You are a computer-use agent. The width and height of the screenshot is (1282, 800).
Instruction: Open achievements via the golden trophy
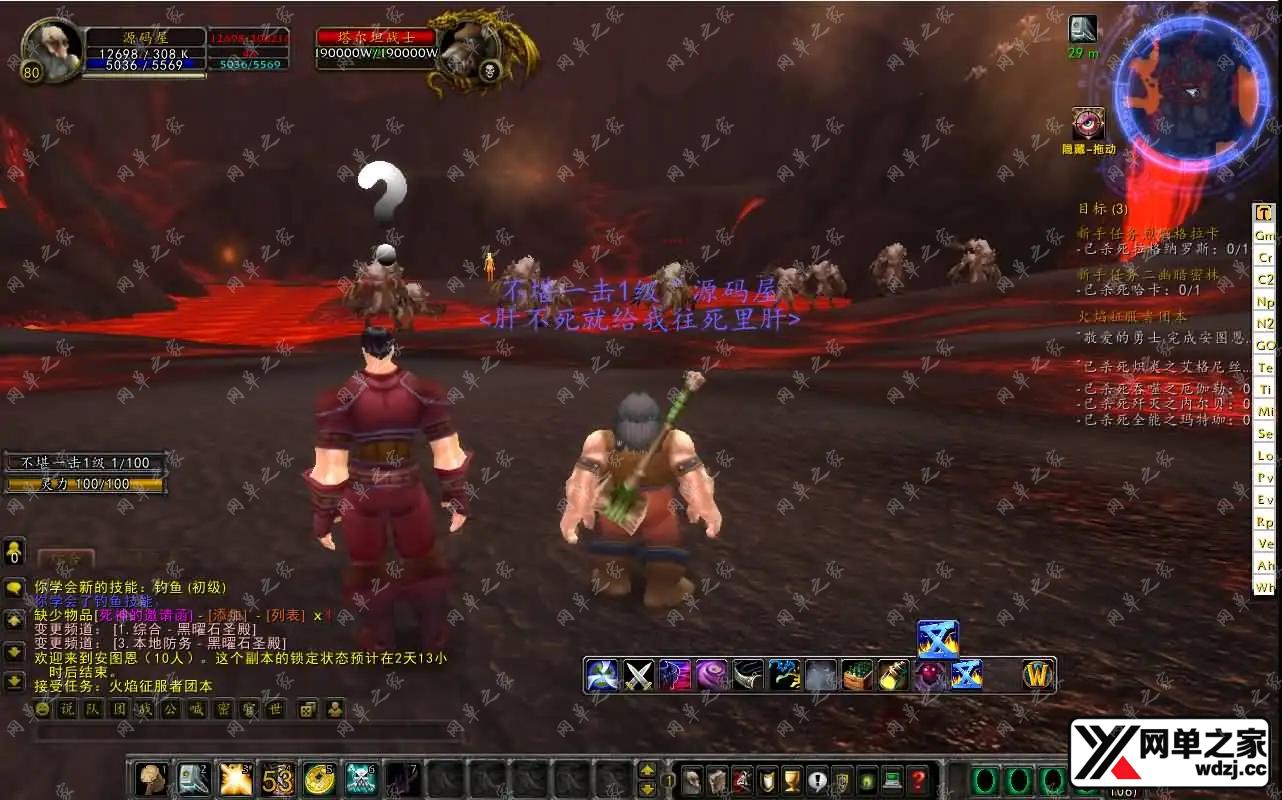(x=791, y=780)
